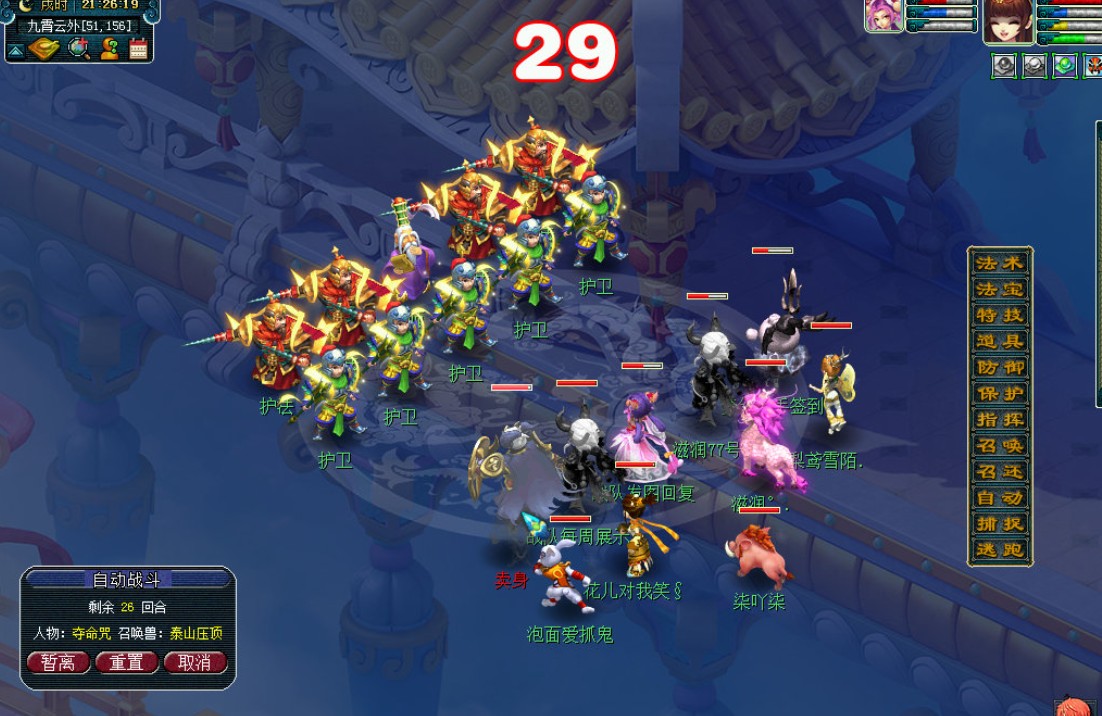
Task: Click the orange figure with question mark icon
Action: click(x=109, y=47)
